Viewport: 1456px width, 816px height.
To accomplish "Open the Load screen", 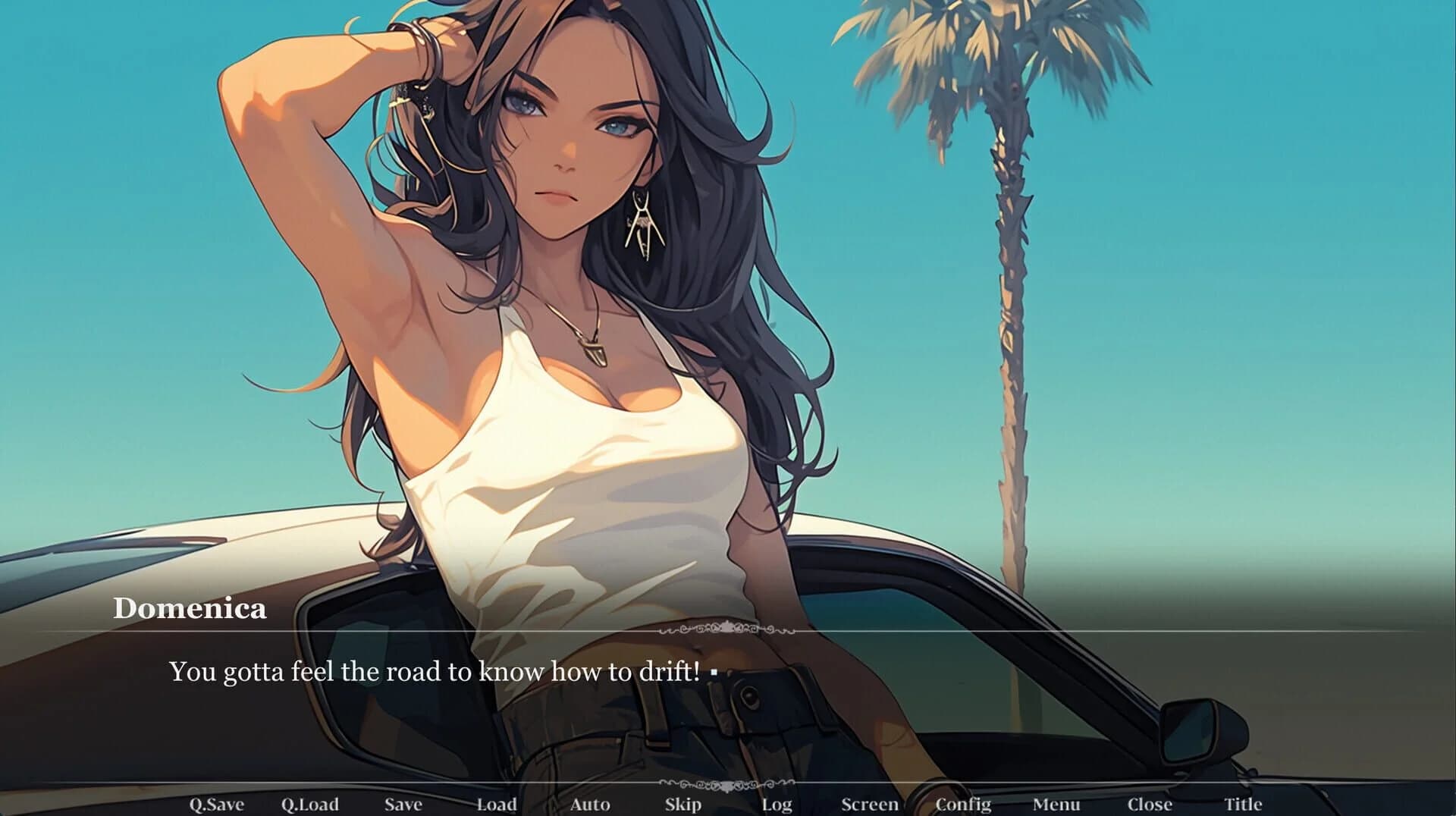I will pyautogui.click(x=494, y=804).
